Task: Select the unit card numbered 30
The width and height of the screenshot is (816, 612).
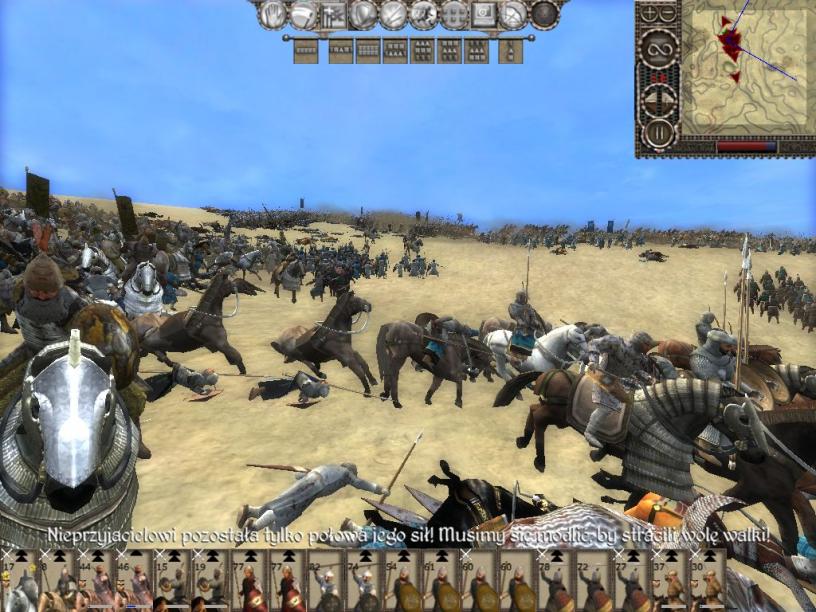Action: [x=709, y=581]
